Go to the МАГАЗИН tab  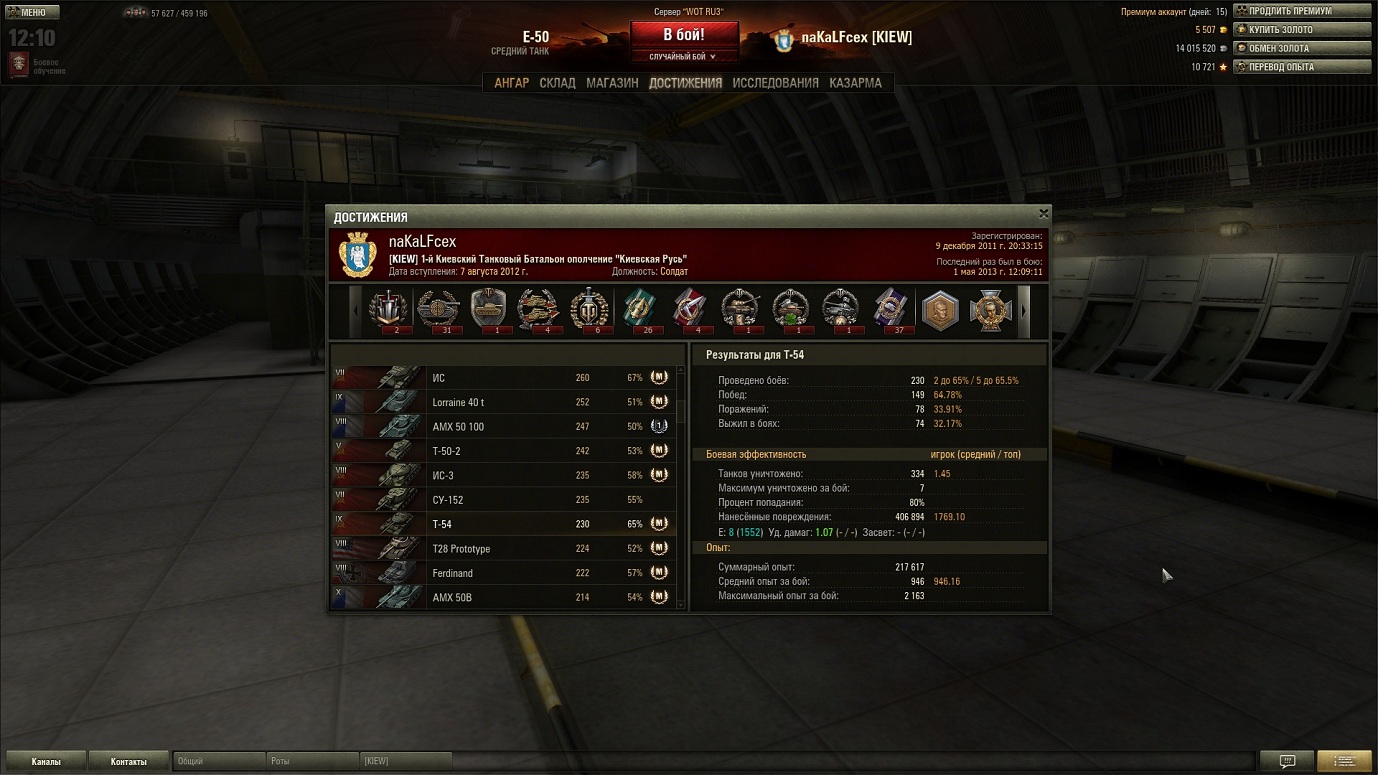point(612,83)
